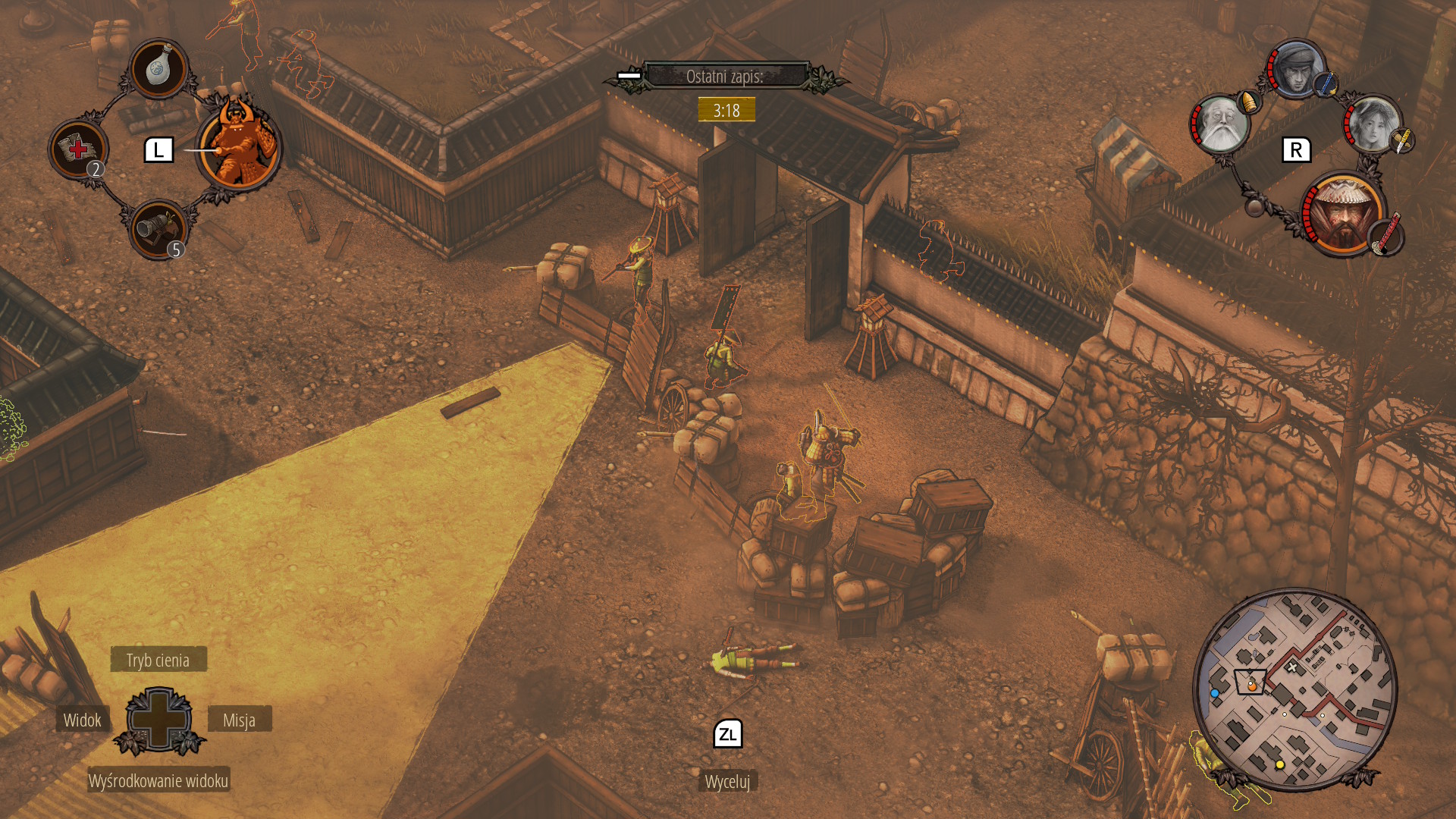
Task: Click the sword icon beside Hayato's portrait
Action: [x=1325, y=83]
